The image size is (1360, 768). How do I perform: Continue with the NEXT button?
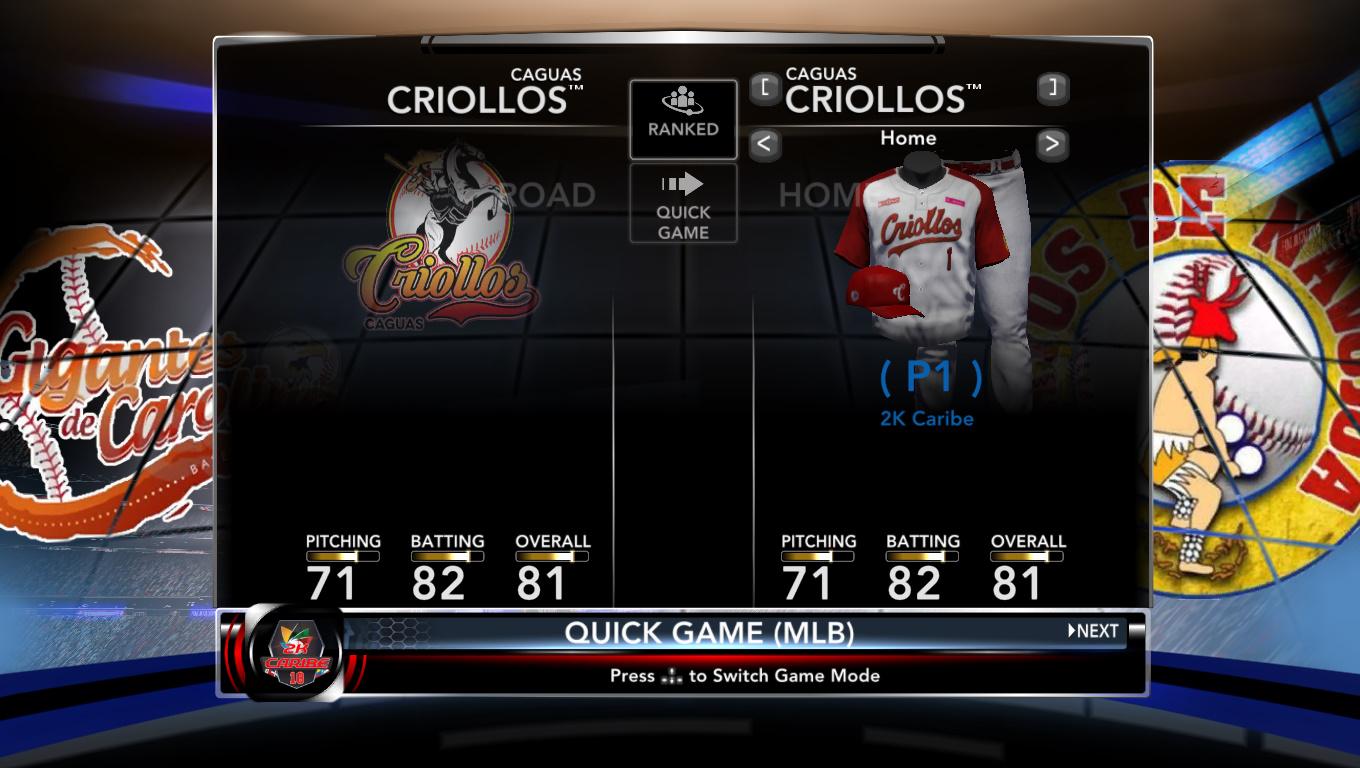pyautogui.click(x=1094, y=631)
